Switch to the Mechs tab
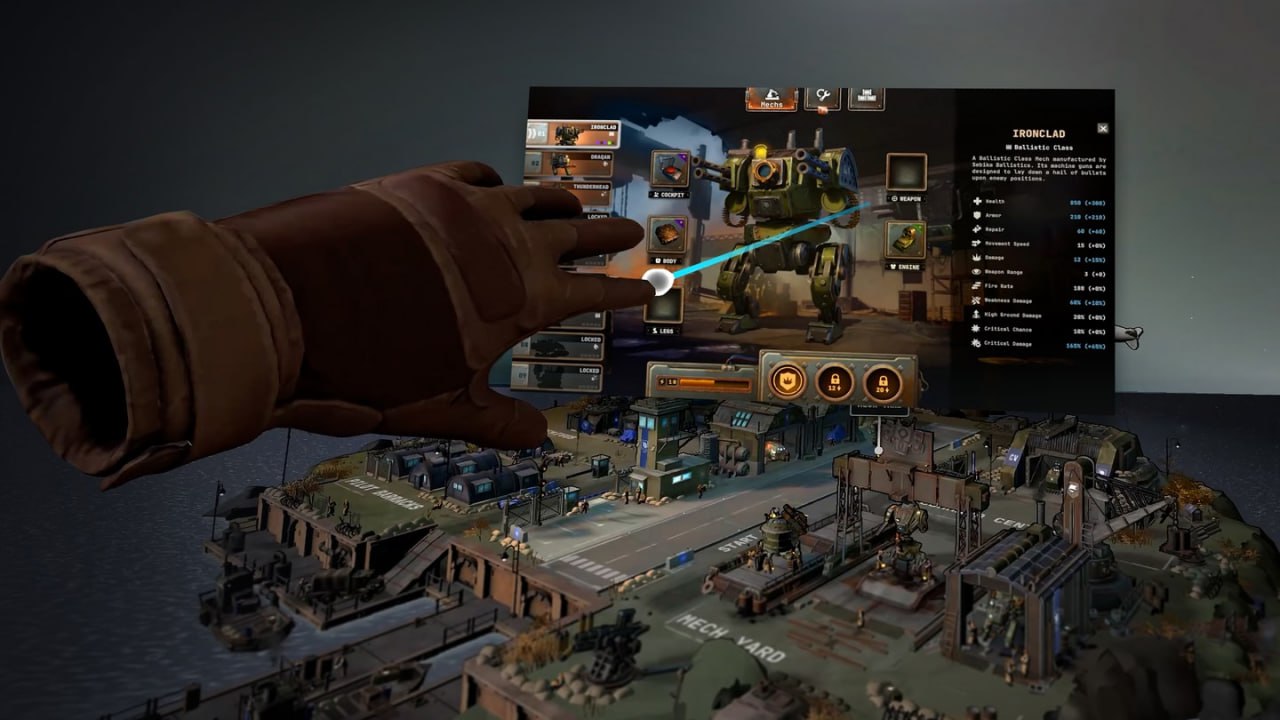 point(771,98)
